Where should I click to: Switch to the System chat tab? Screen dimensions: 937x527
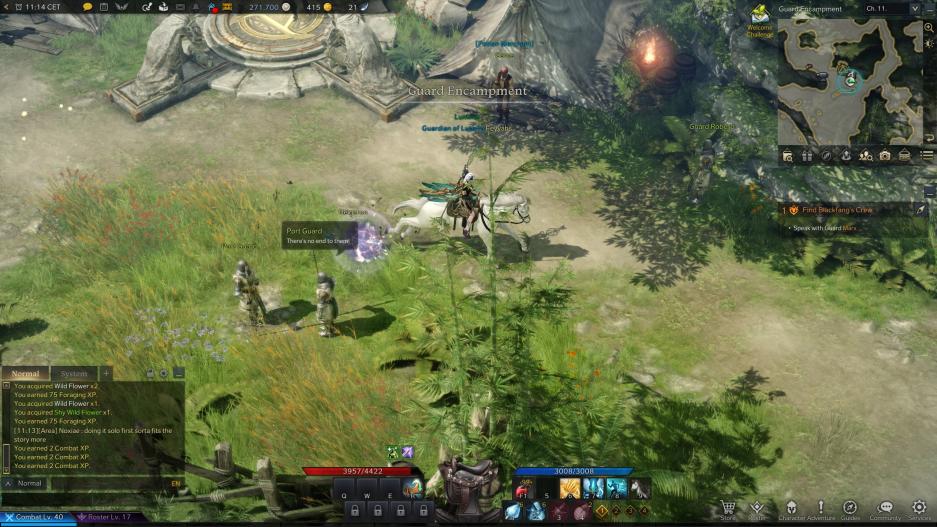pyautogui.click(x=73, y=374)
